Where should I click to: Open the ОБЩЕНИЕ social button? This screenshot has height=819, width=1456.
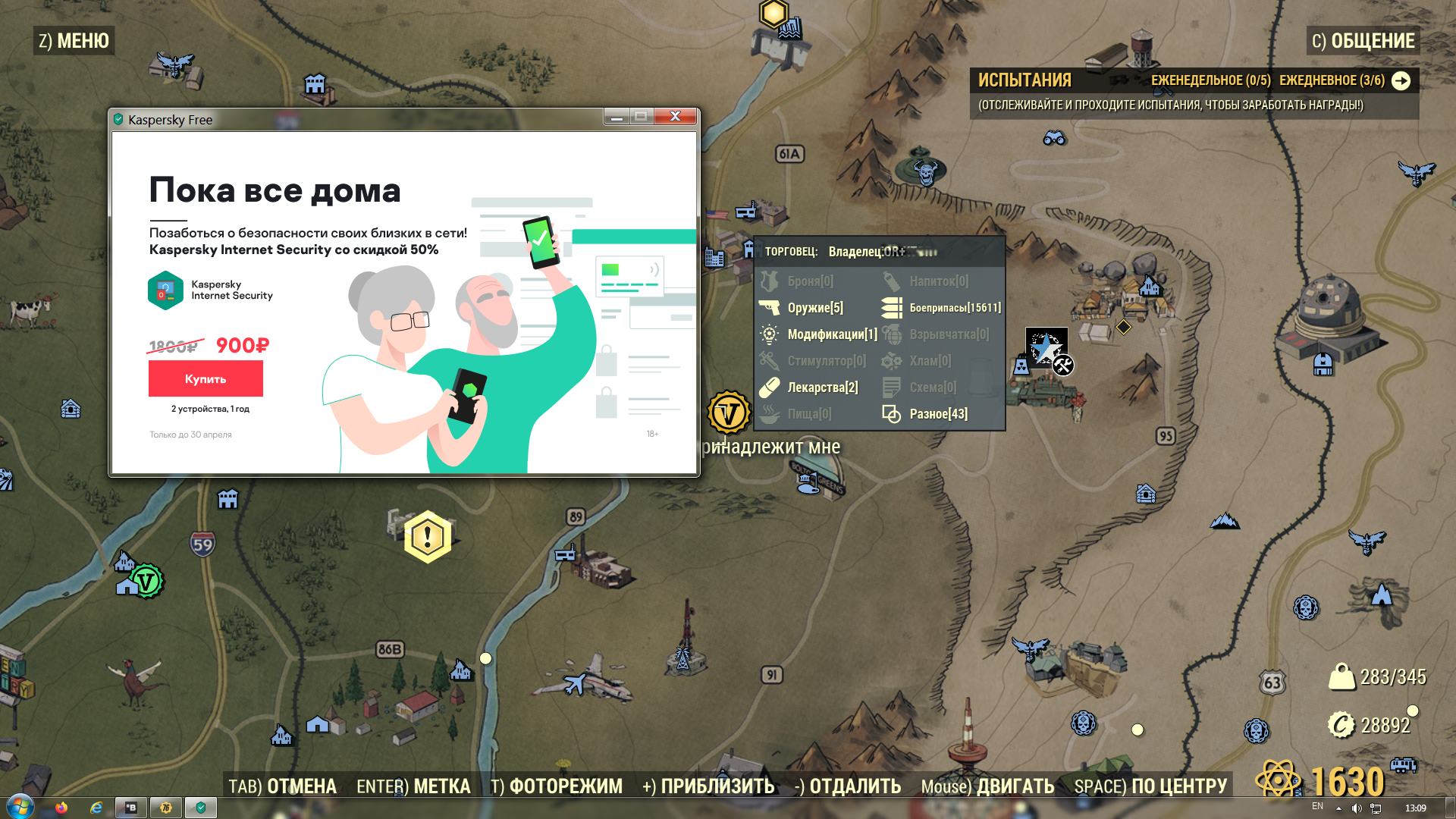point(1363,41)
